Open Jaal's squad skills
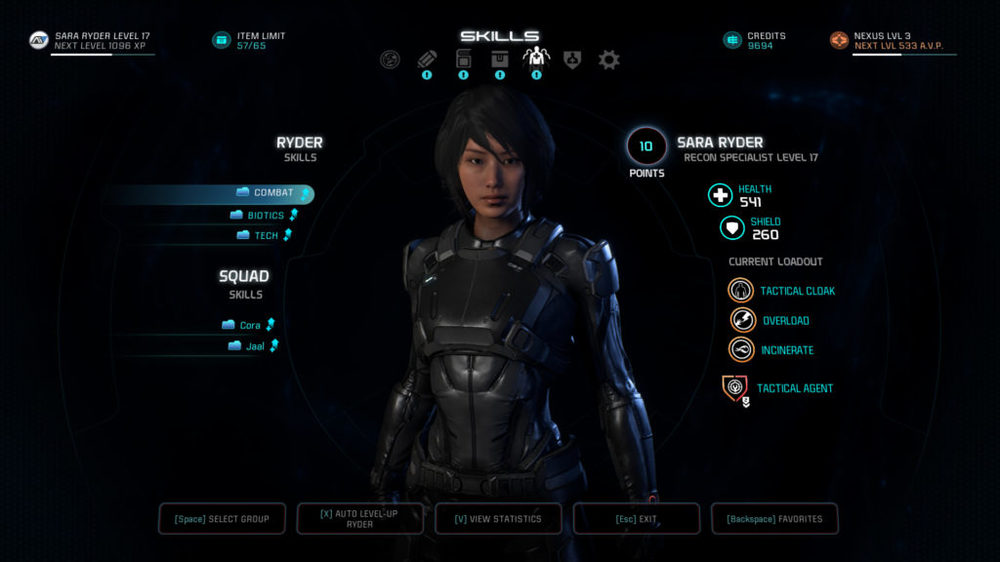Viewport: 1000px width, 562px height. [x=251, y=346]
